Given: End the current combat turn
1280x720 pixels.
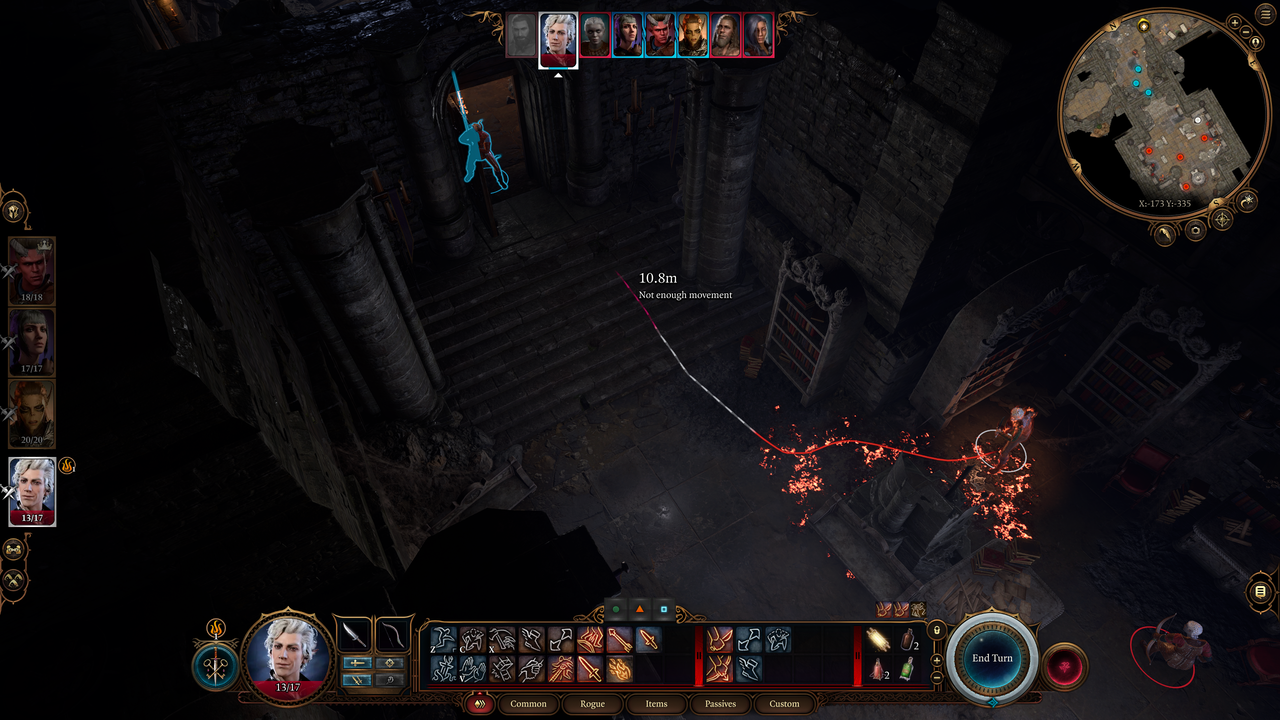Looking at the screenshot, I should [992, 658].
